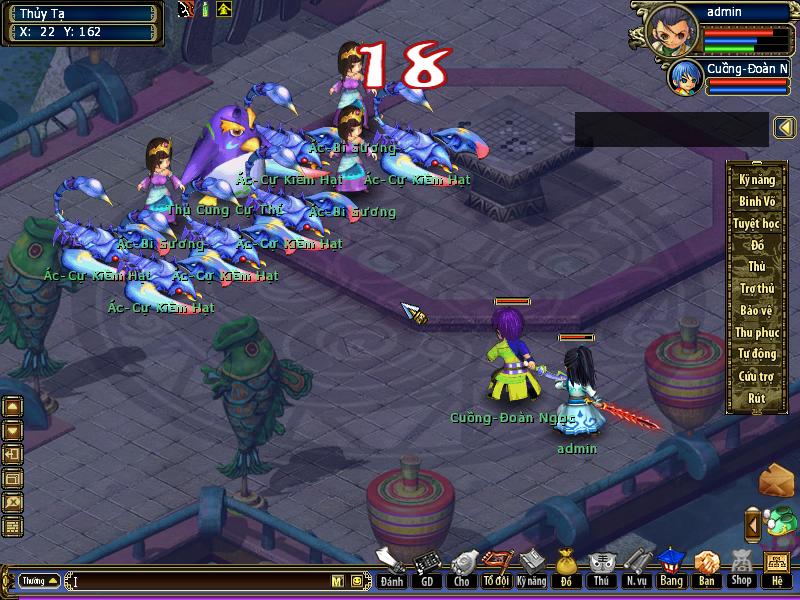Collapse the battle panel with the yellow arrow

(x=785, y=128)
